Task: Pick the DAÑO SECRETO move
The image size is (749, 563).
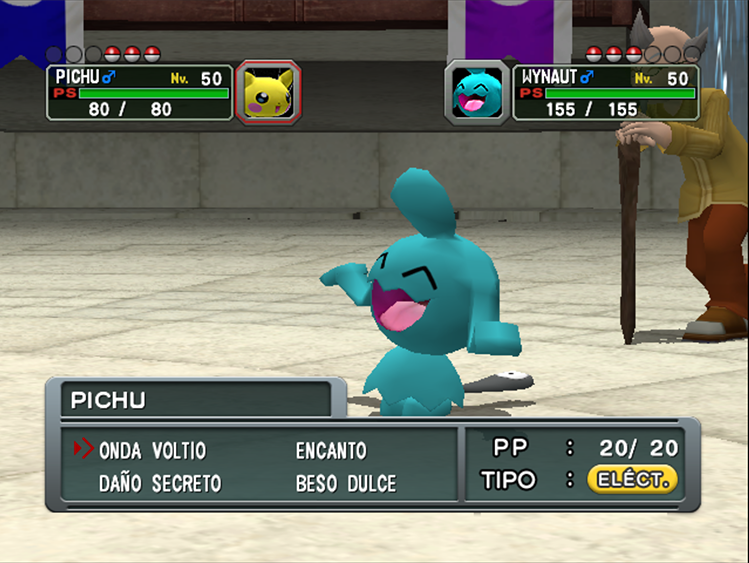Action: [x=160, y=484]
